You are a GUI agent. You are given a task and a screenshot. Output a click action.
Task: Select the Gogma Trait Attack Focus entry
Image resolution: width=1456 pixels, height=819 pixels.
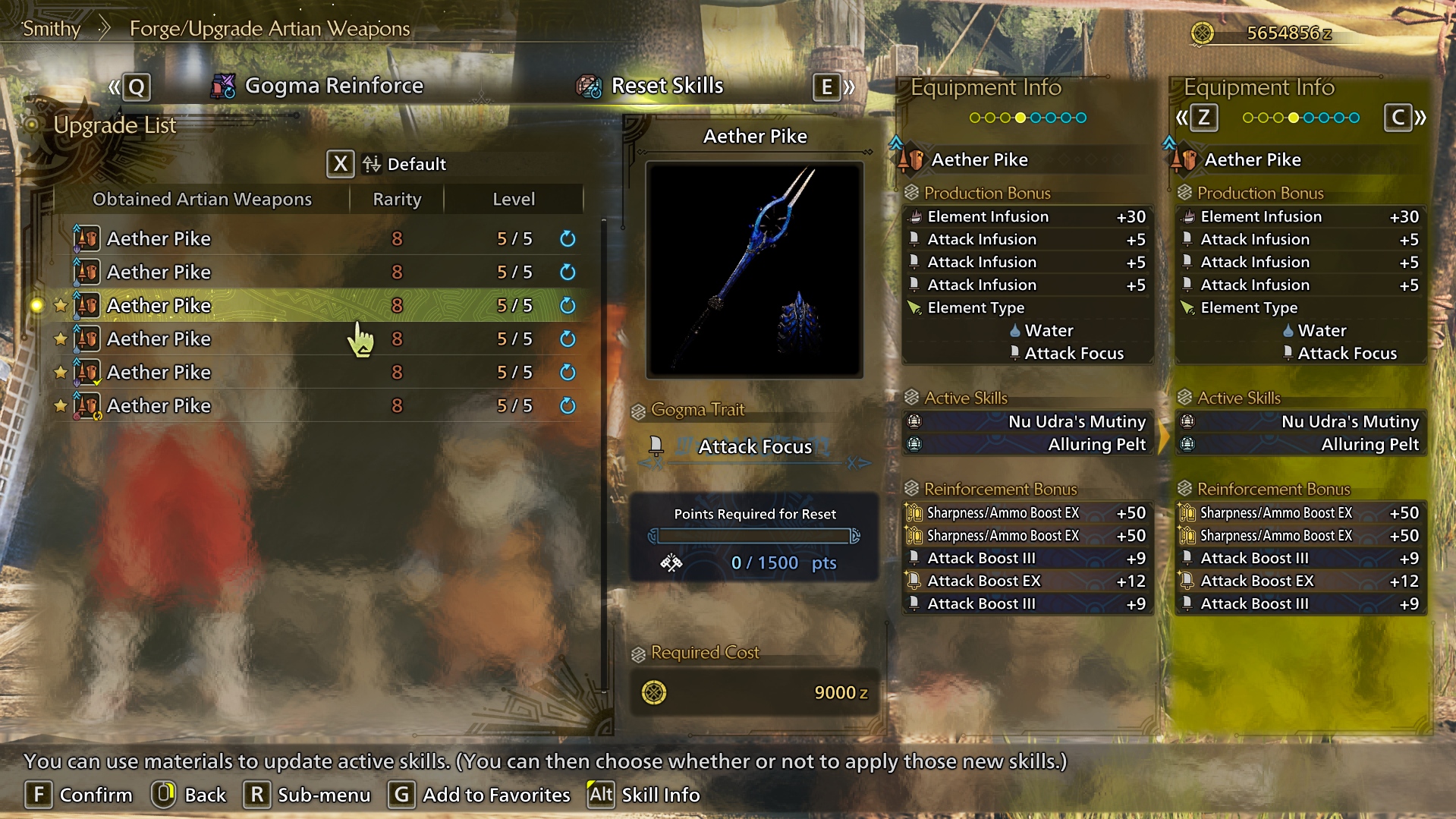coord(754,446)
